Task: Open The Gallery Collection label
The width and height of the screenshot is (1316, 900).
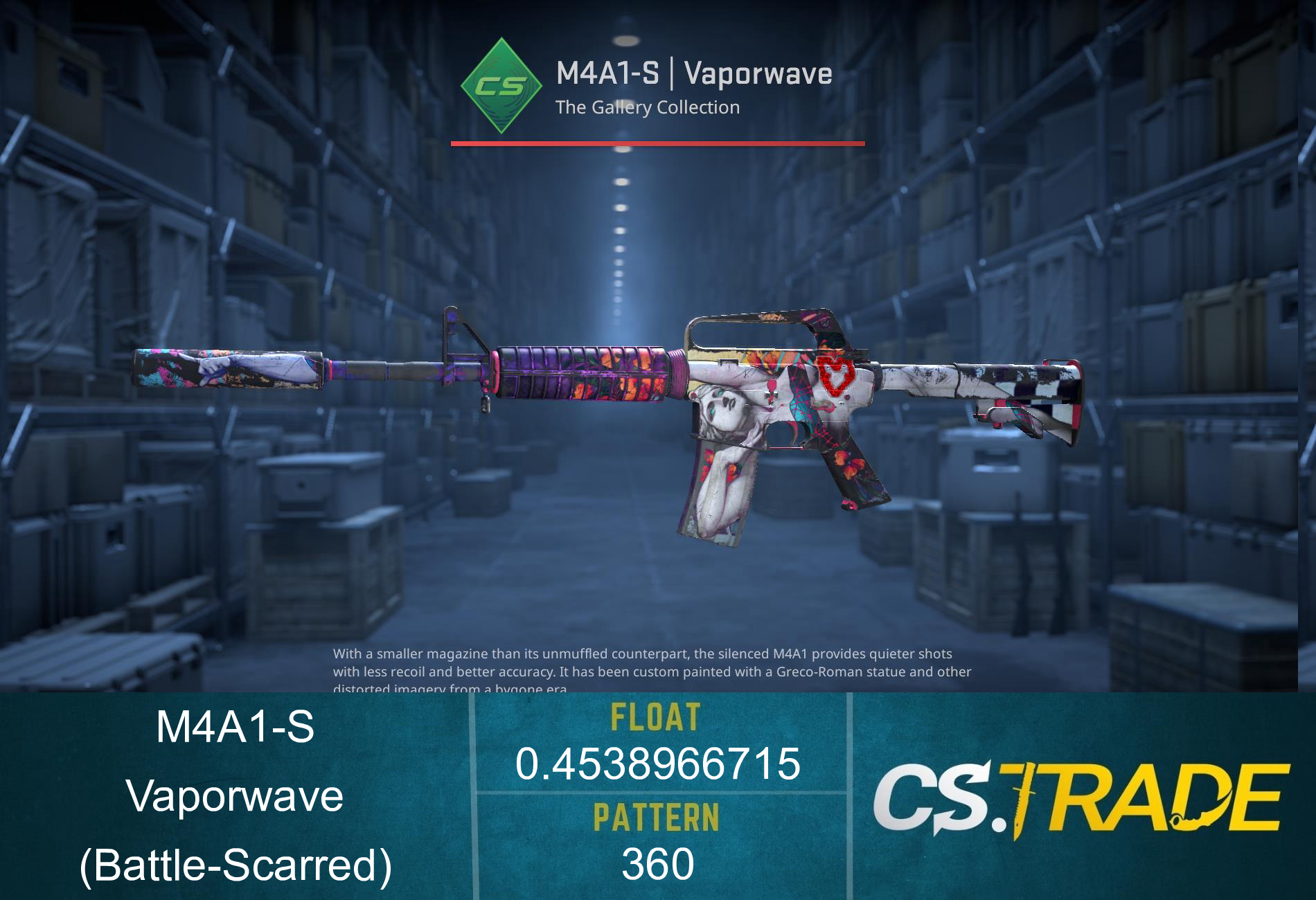Action: point(648,108)
